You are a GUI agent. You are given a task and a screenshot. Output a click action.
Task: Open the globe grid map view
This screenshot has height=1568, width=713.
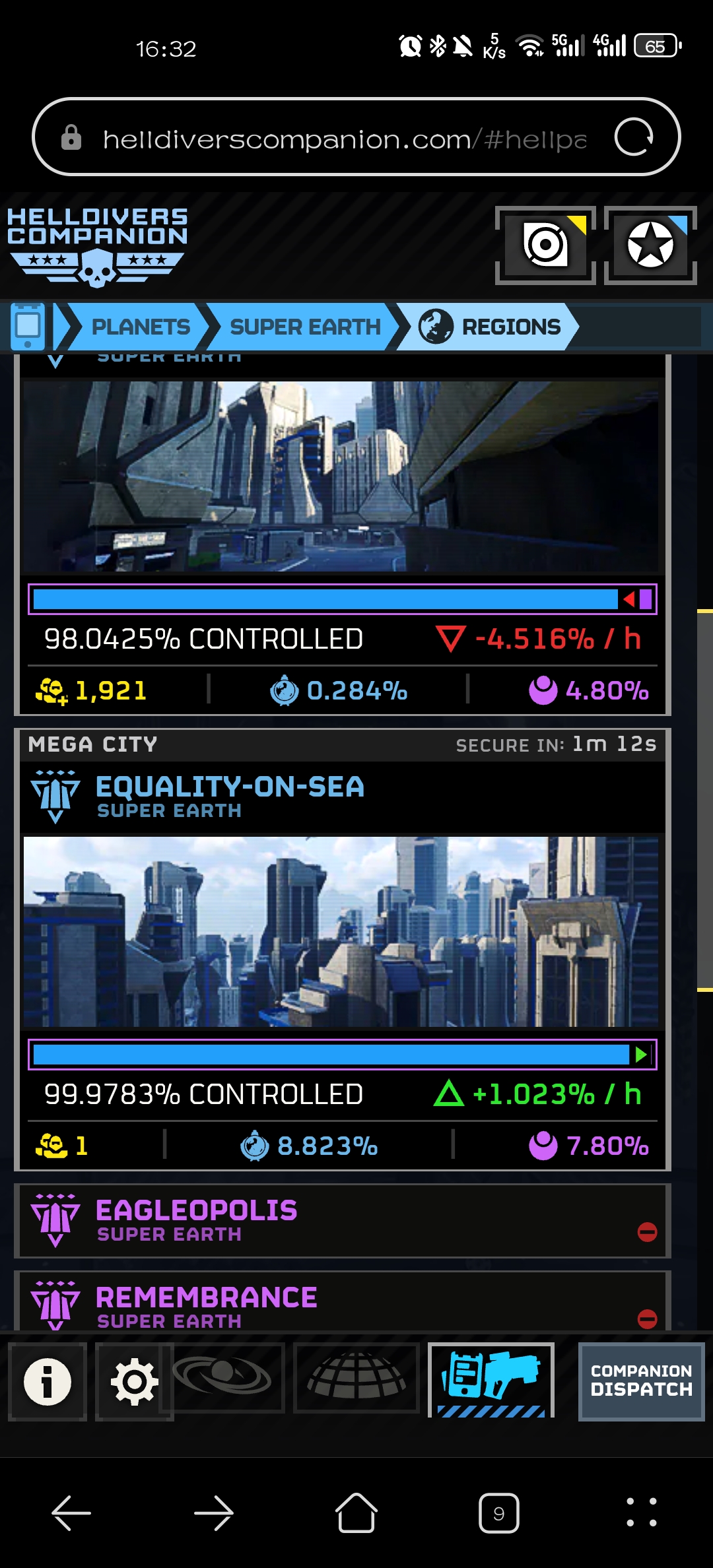pyautogui.click(x=356, y=1378)
